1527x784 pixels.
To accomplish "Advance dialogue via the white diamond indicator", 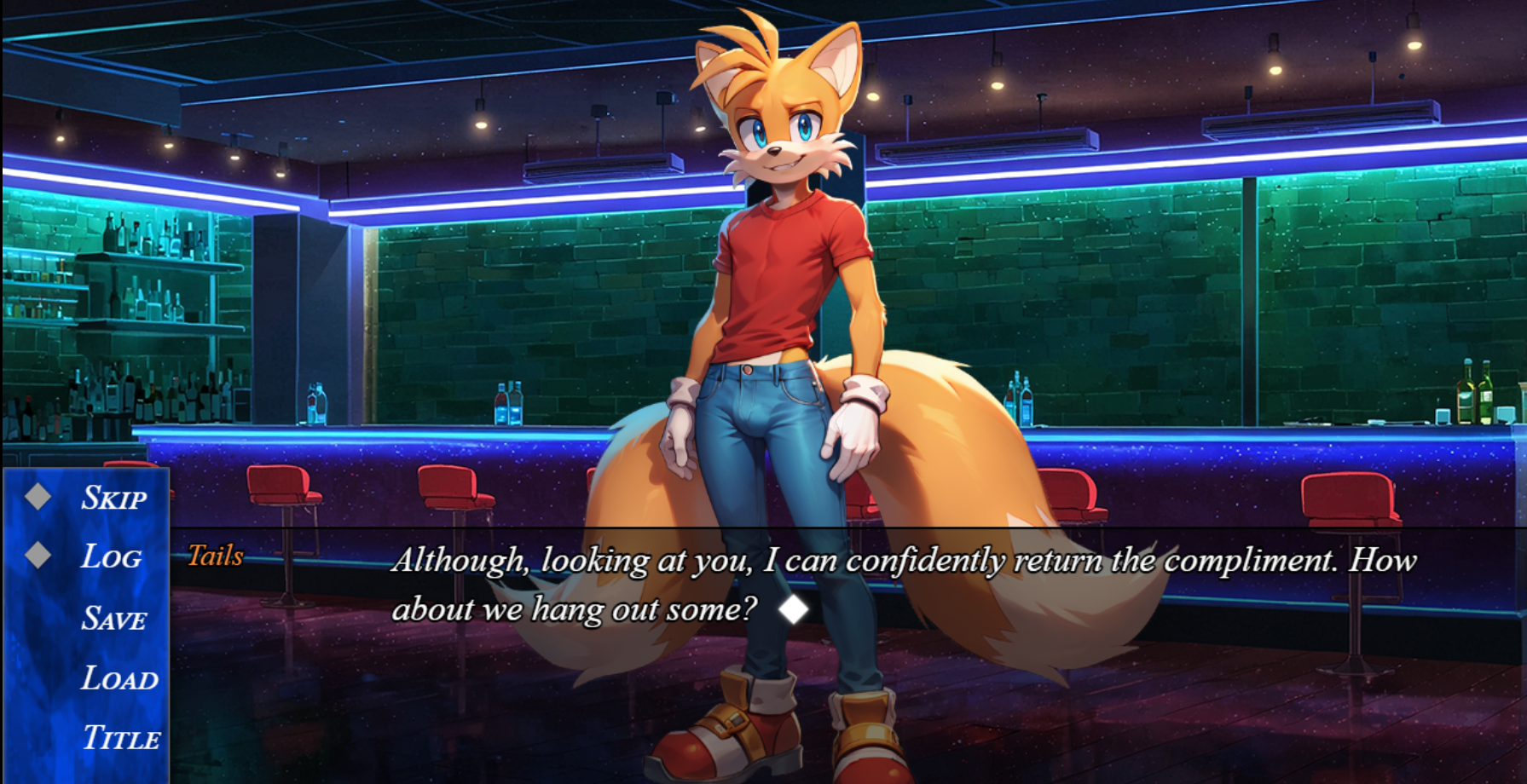I will (x=794, y=609).
